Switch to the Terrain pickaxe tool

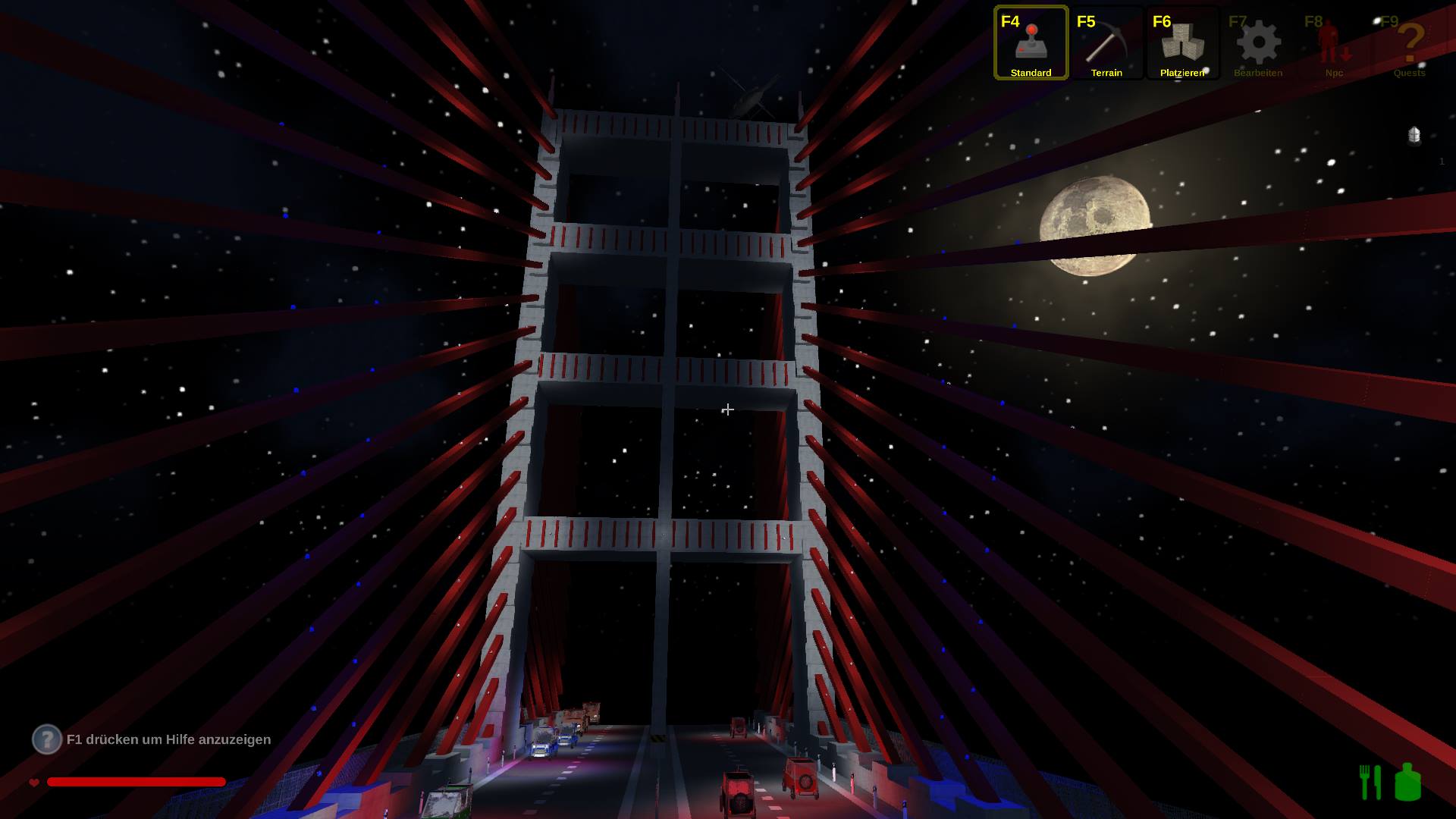coord(1106,43)
